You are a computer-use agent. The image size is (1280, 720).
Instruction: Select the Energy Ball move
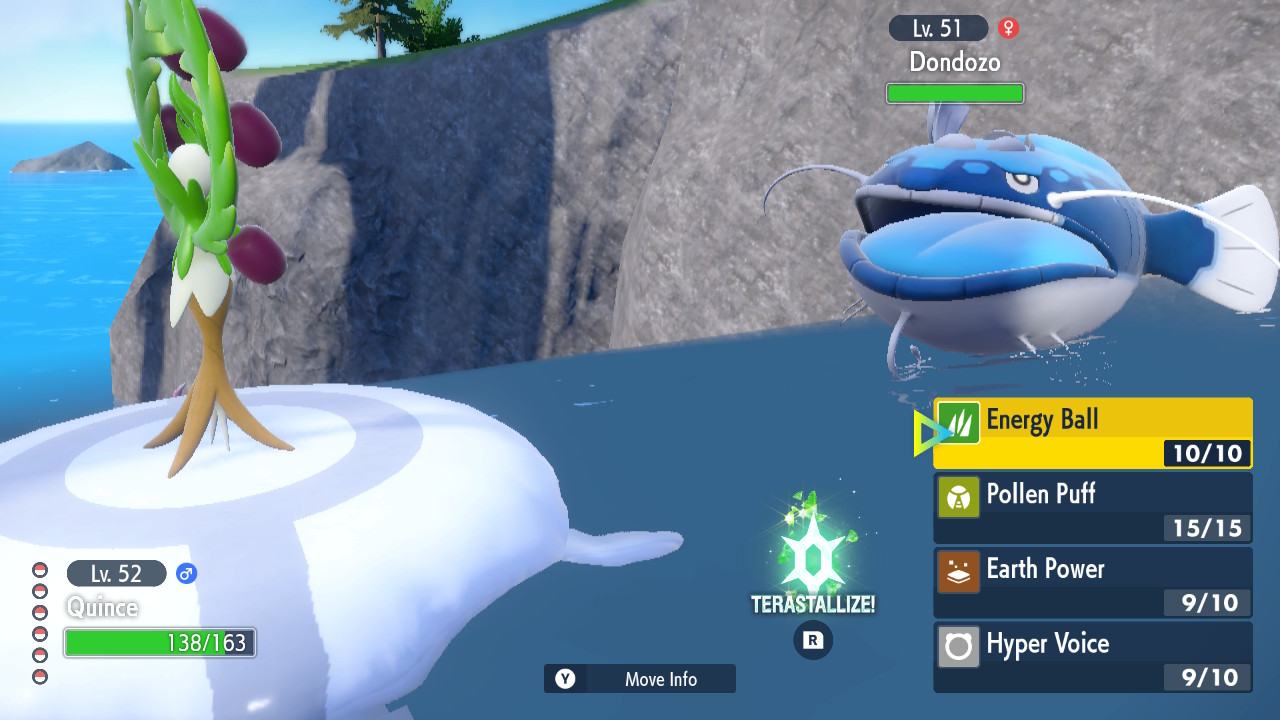pyautogui.click(x=1092, y=433)
